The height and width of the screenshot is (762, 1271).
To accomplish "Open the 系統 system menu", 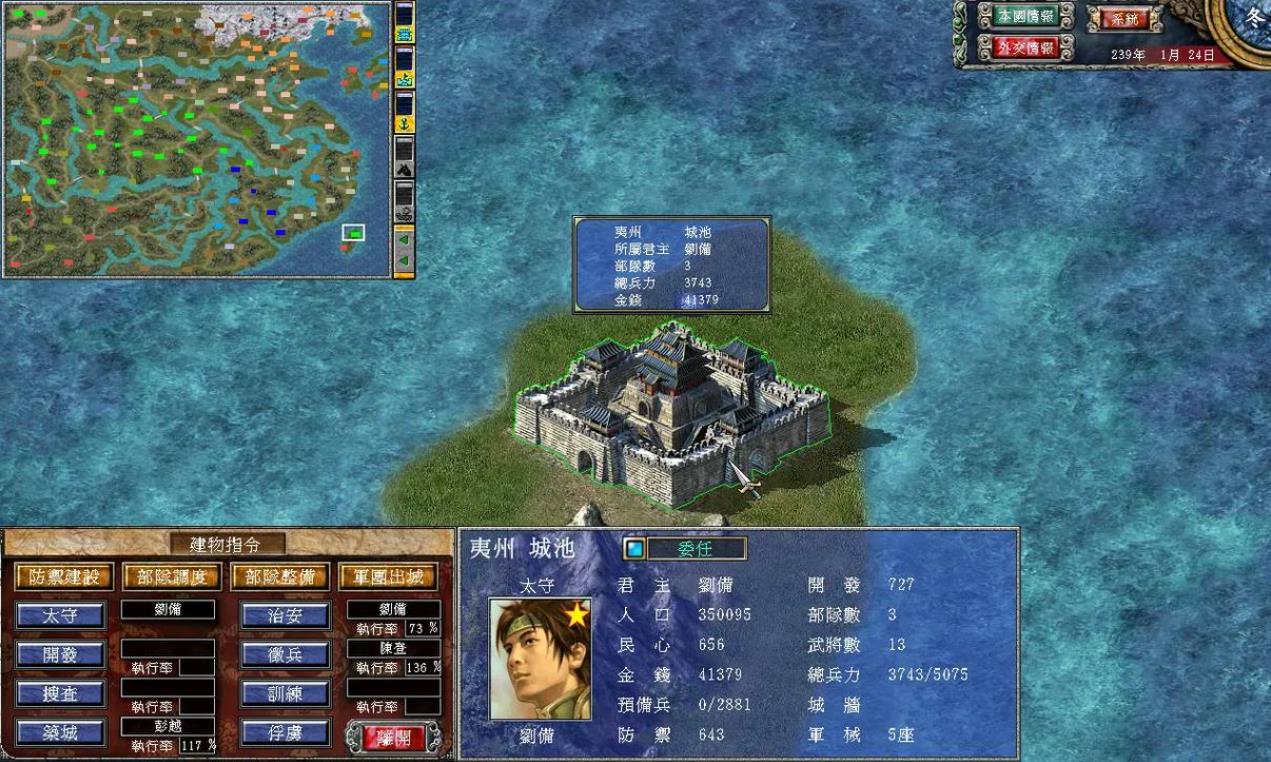I will pyautogui.click(x=1124, y=18).
